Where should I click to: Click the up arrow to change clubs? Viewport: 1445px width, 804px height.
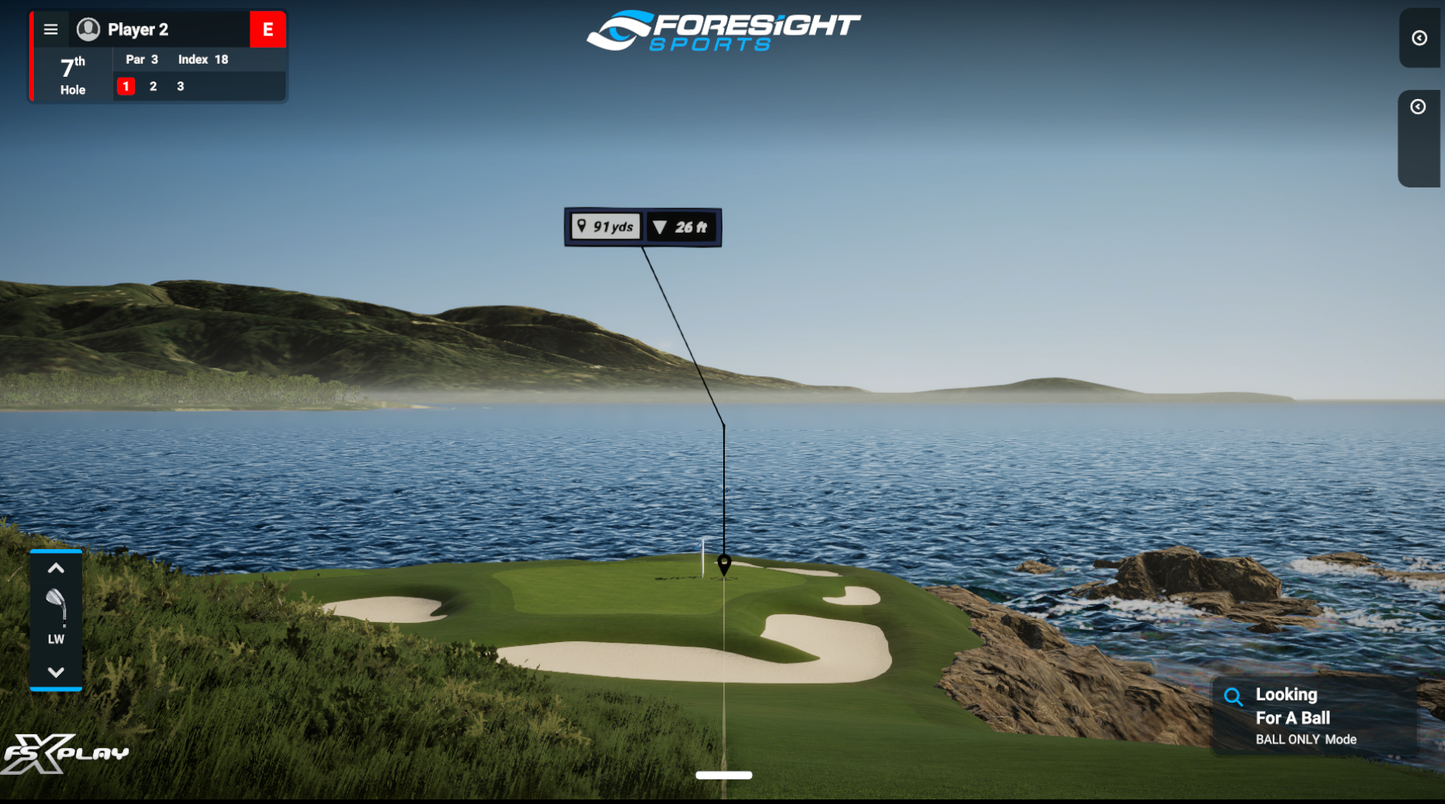[x=55, y=567]
